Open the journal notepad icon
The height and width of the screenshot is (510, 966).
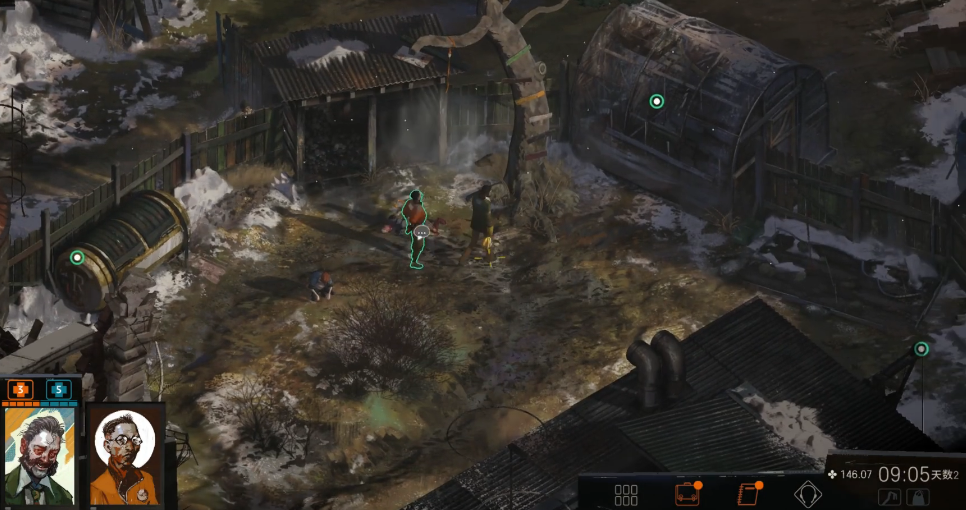click(x=747, y=494)
